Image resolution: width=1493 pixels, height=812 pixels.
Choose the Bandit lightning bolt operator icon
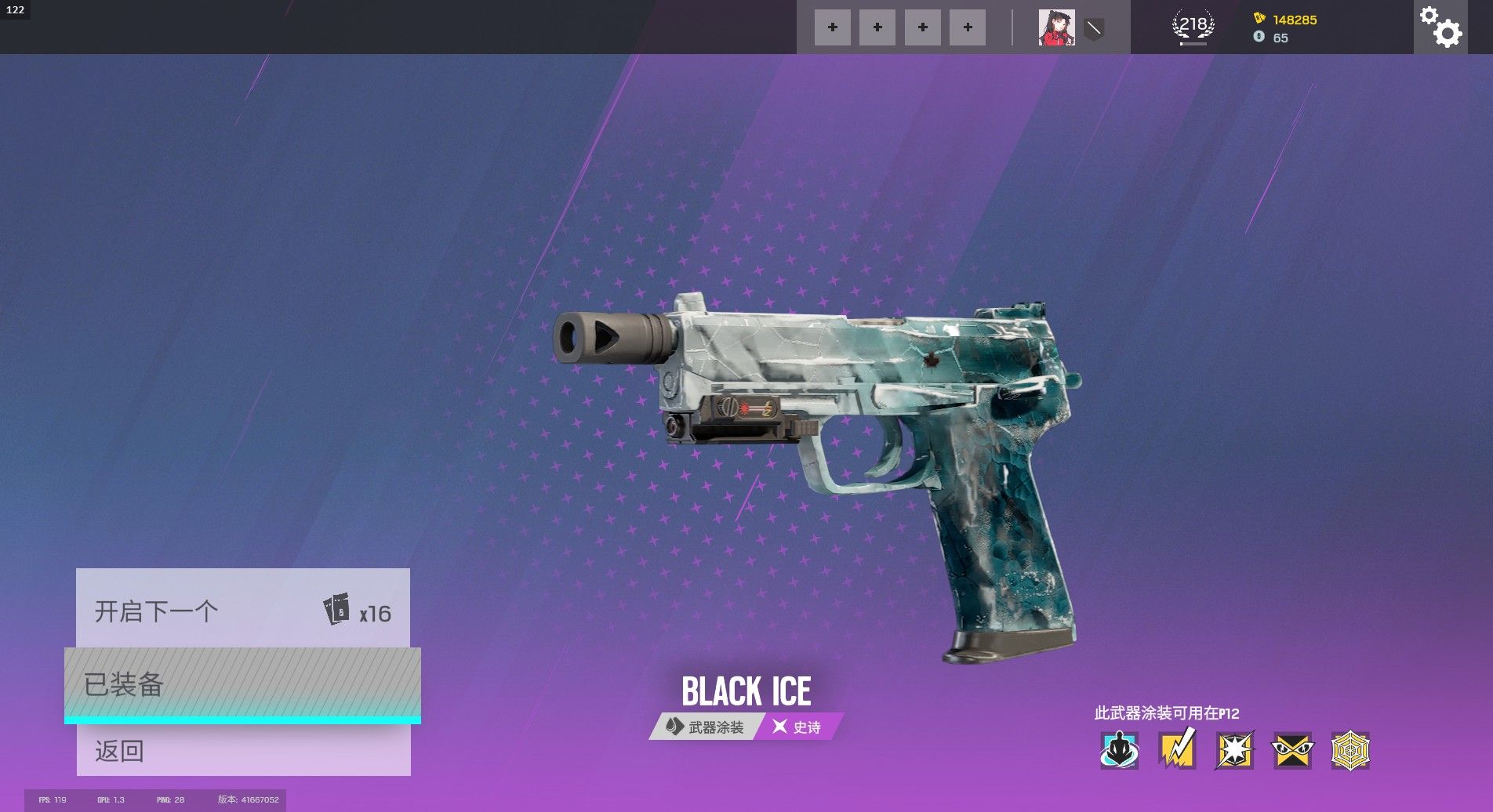1176,750
